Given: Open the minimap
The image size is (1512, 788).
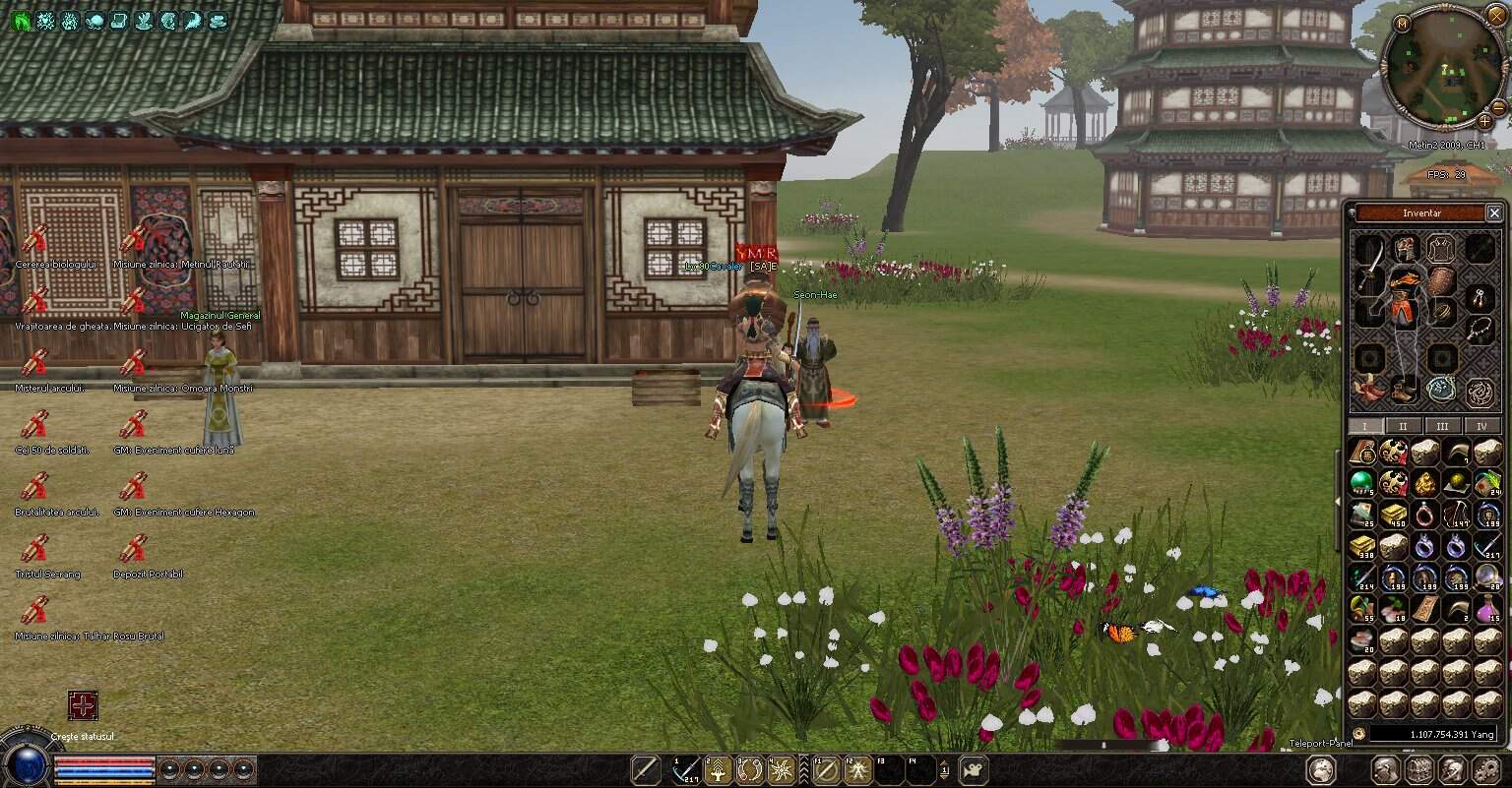Looking at the screenshot, I should 1443,67.
